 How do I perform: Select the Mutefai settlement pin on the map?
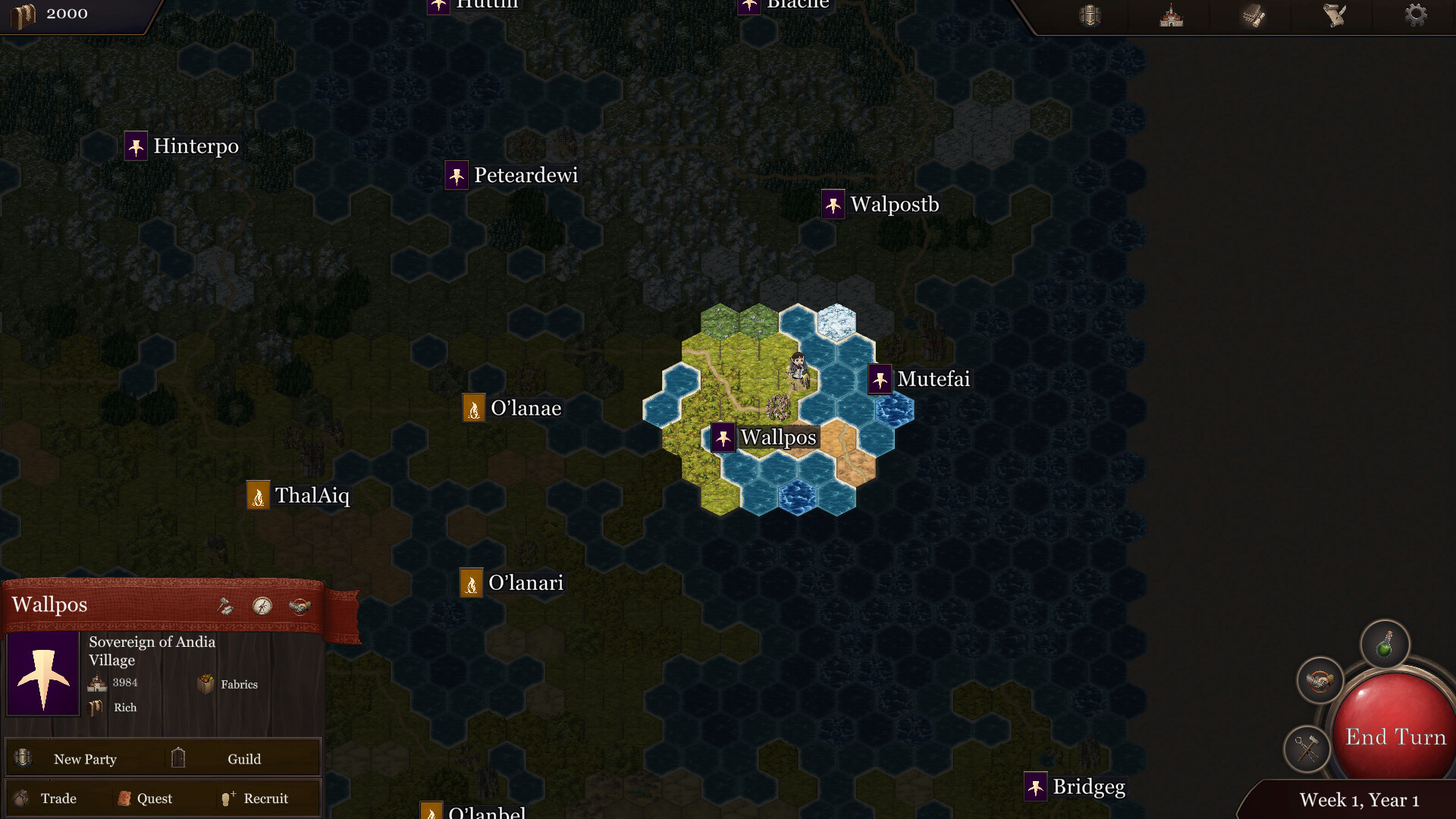pyautogui.click(x=879, y=380)
